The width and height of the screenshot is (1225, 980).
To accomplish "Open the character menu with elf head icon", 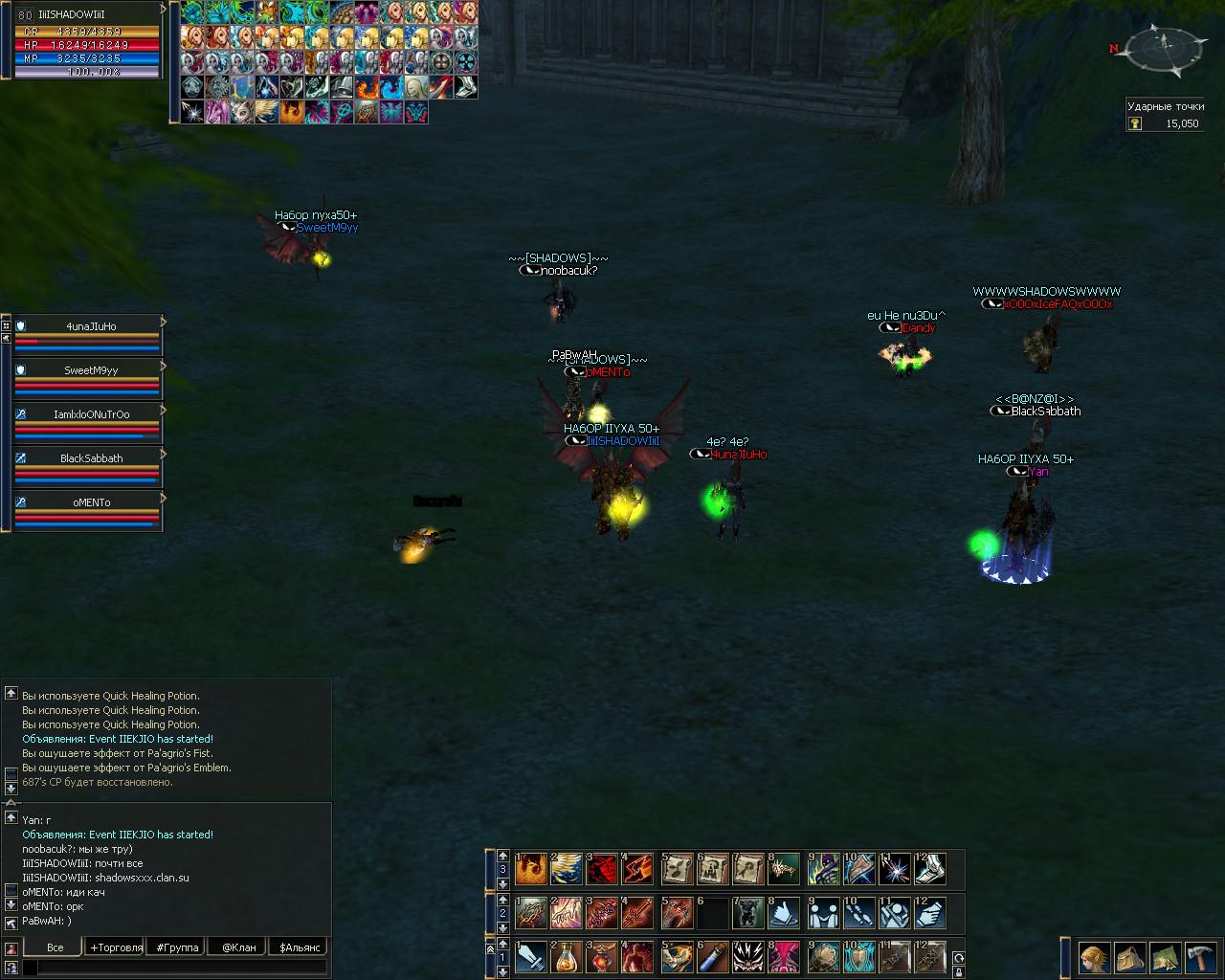I will (1094, 957).
